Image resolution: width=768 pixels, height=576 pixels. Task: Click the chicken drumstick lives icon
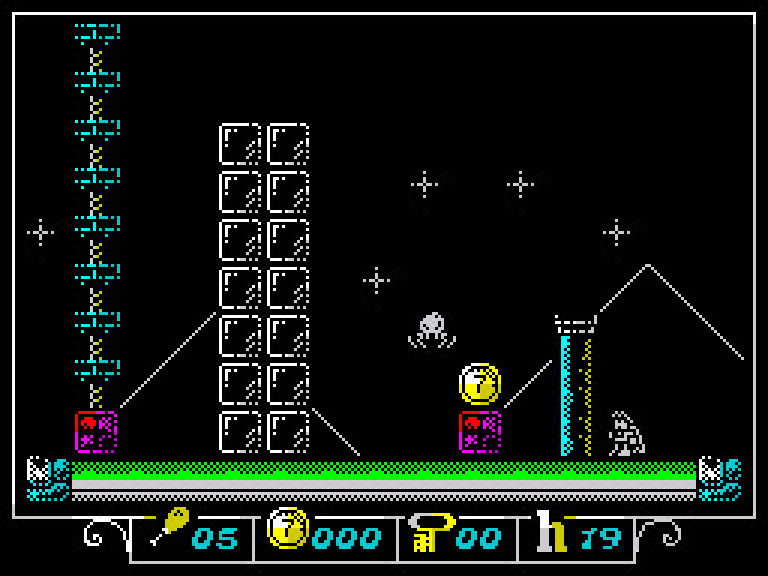(169, 528)
